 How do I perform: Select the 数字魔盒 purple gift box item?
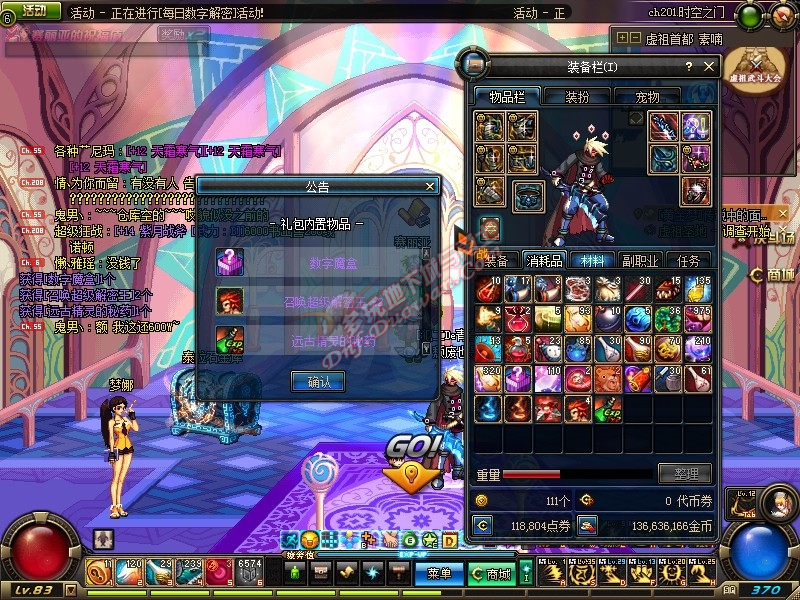[229, 262]
